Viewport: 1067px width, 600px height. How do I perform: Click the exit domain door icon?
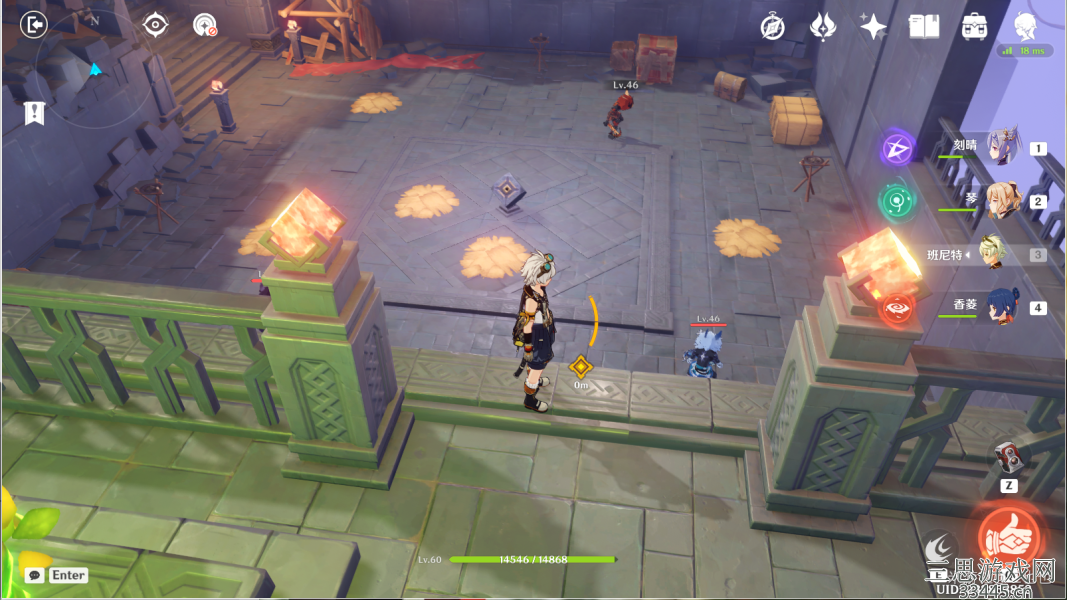point(33,25)
